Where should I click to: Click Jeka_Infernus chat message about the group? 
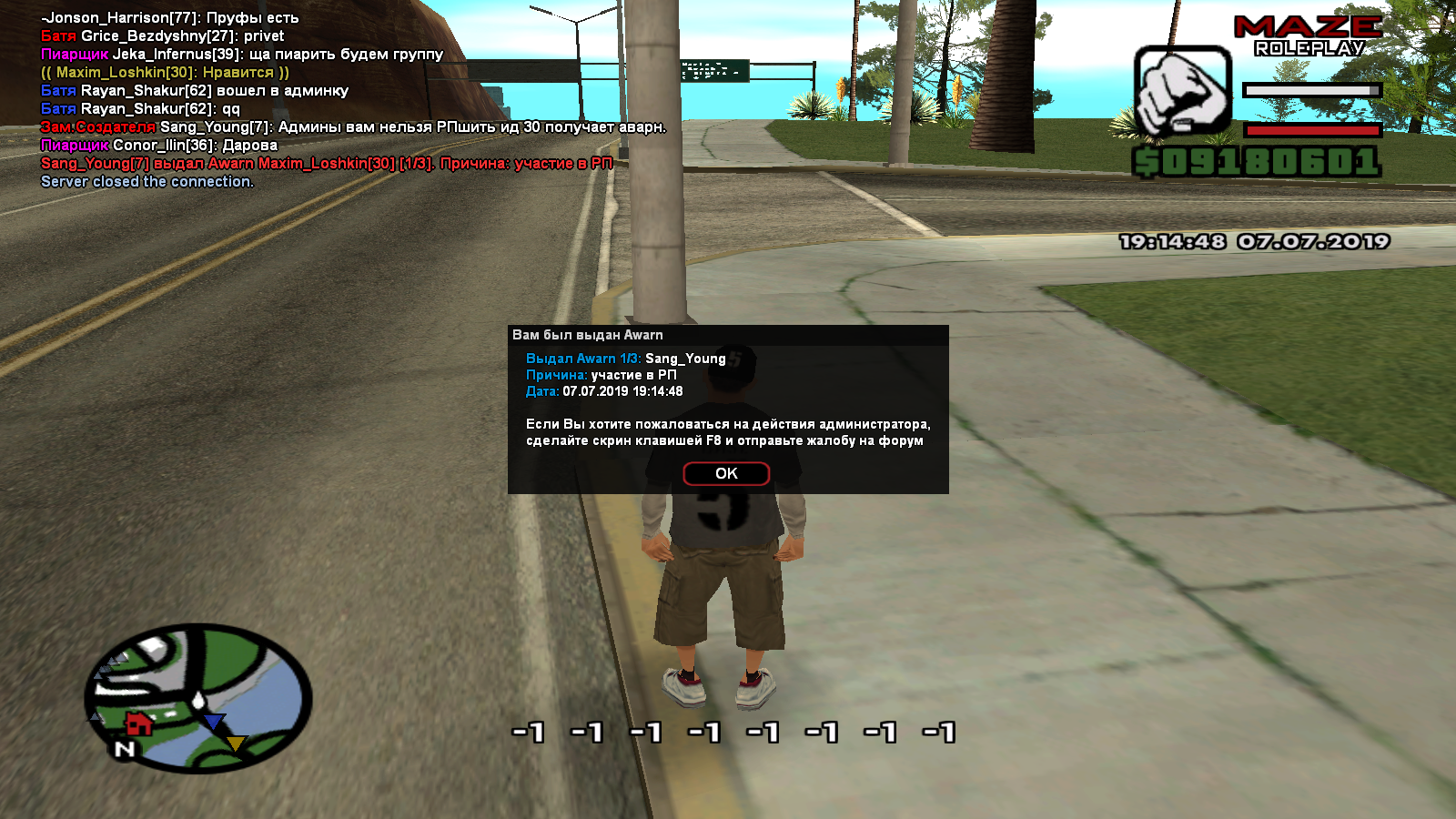click(x=240, y=55)
